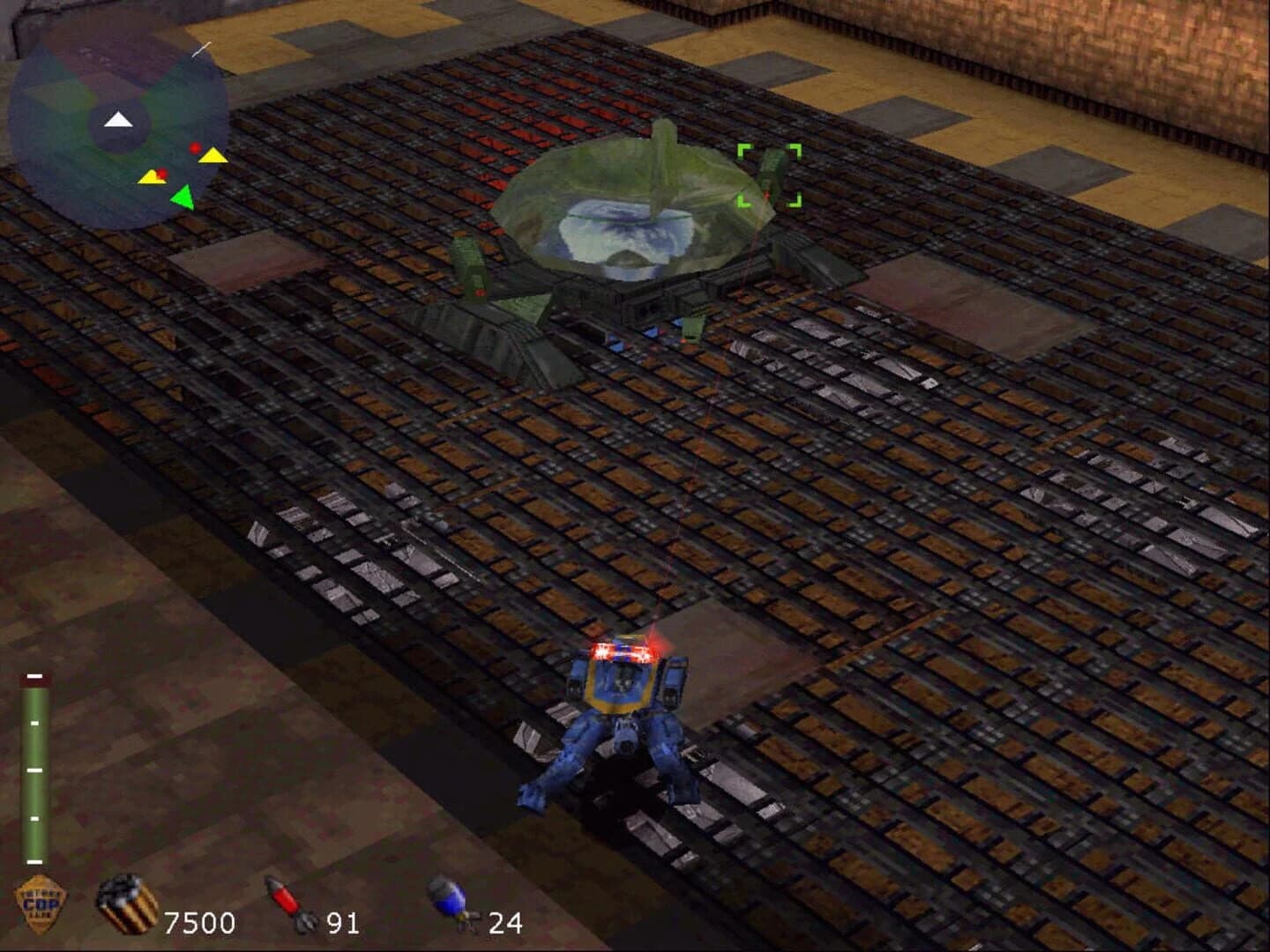
Task: Click the lower yellow blip on the radar
Action: pyautogui.click(x=153, y=179)
